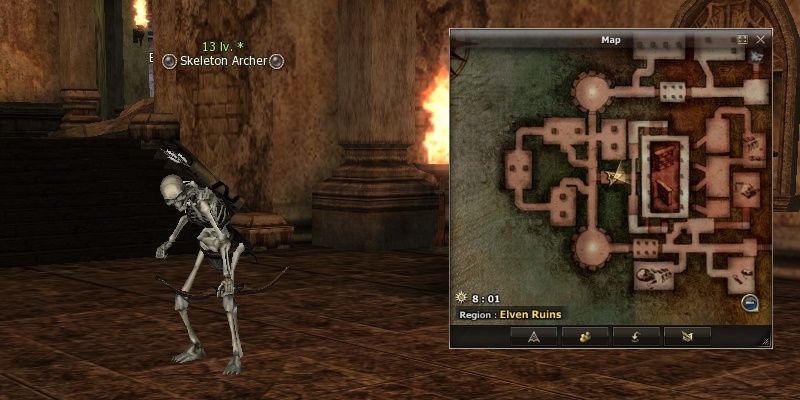Image resolution: width=800 pixels, height=400 pixels.
Task: Click the star player marker on the map
Action: tap(615, 176)
